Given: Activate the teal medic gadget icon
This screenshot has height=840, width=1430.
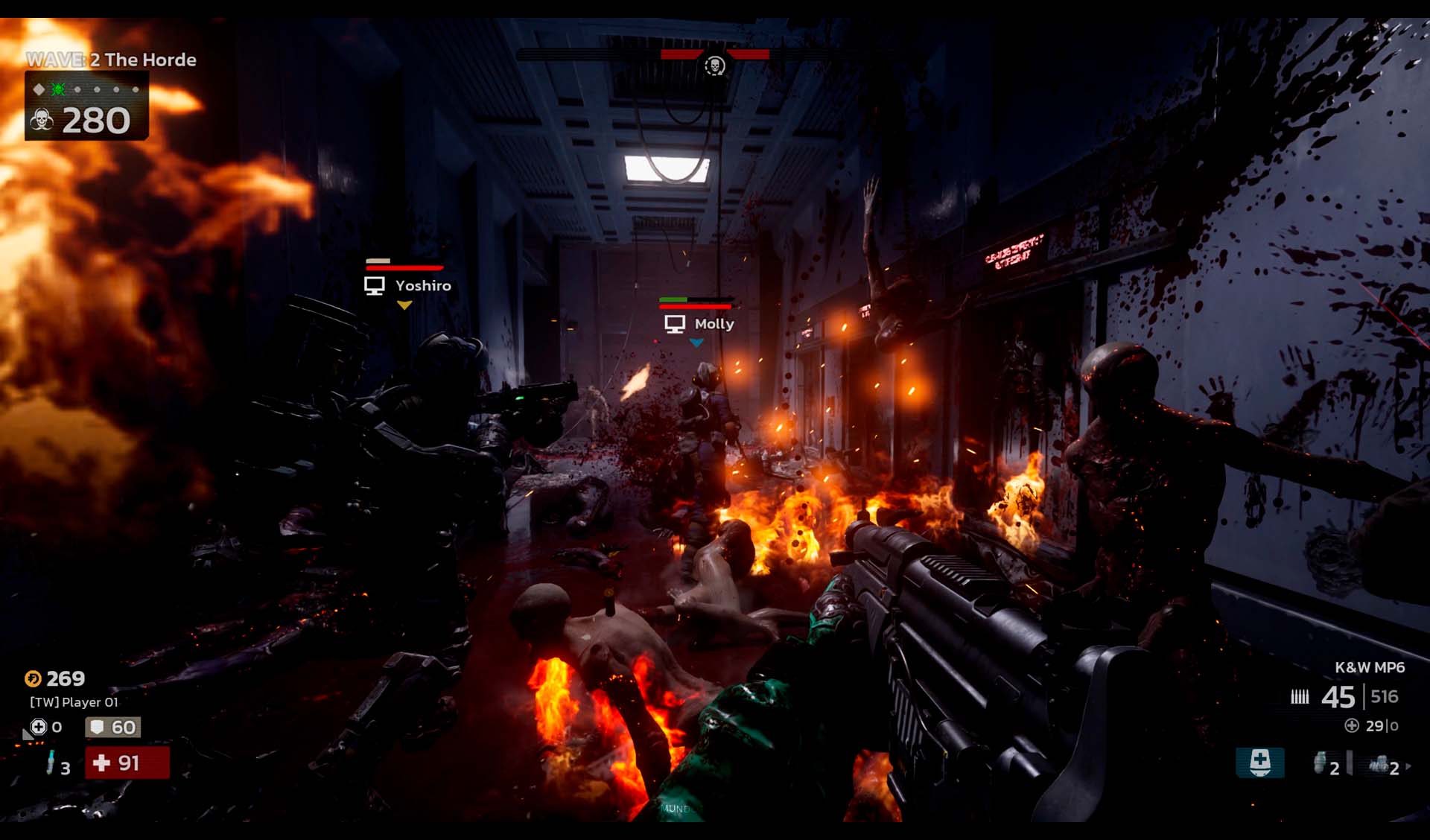Looking at the screenshot, I should (x=1259, y=763).
